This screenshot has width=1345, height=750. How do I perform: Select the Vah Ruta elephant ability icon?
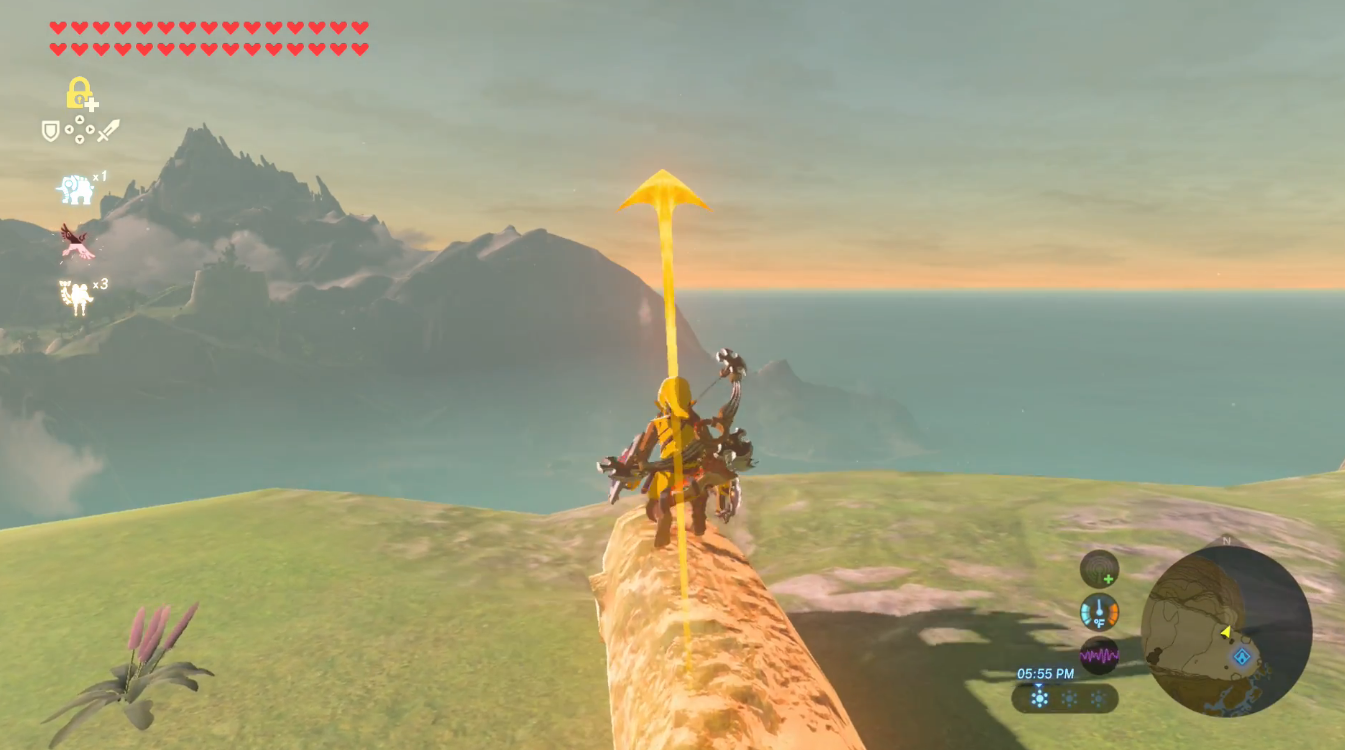click(75, 190)
